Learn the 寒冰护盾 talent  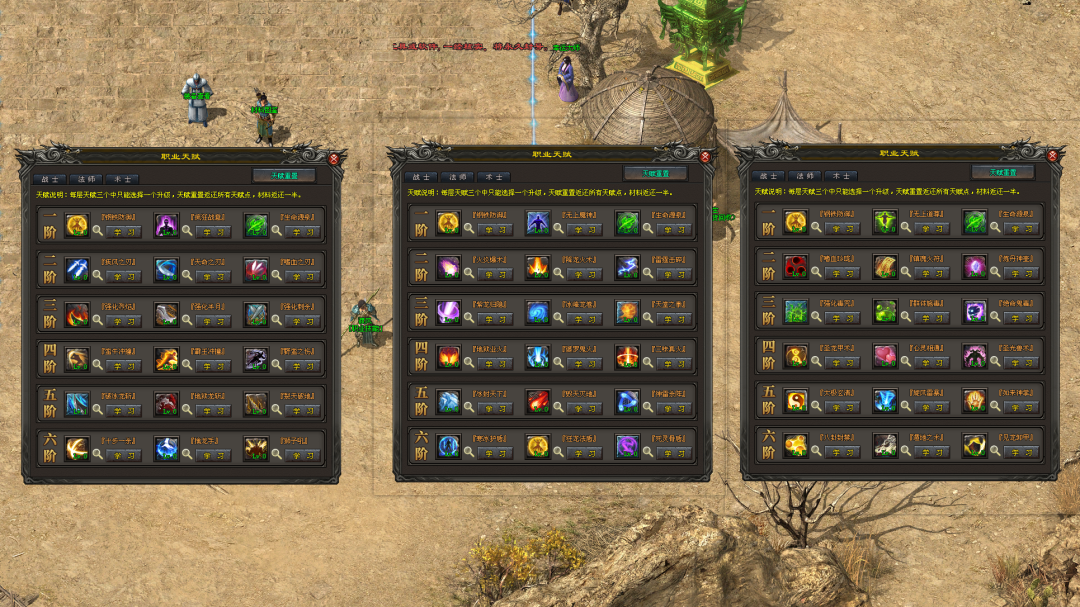pyautogui.click(x=495, y=453)
